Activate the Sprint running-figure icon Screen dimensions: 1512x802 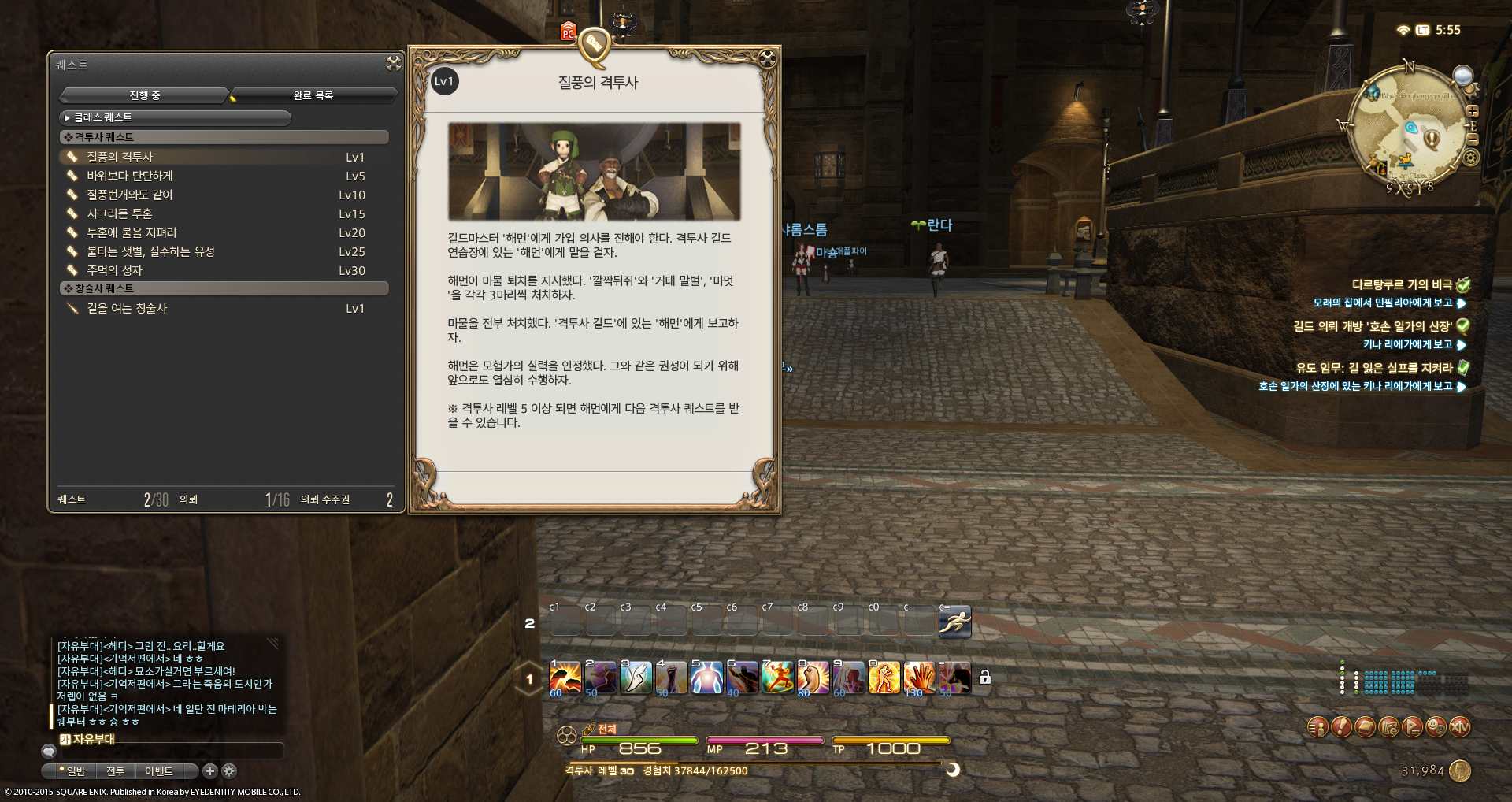coord(954,622)
